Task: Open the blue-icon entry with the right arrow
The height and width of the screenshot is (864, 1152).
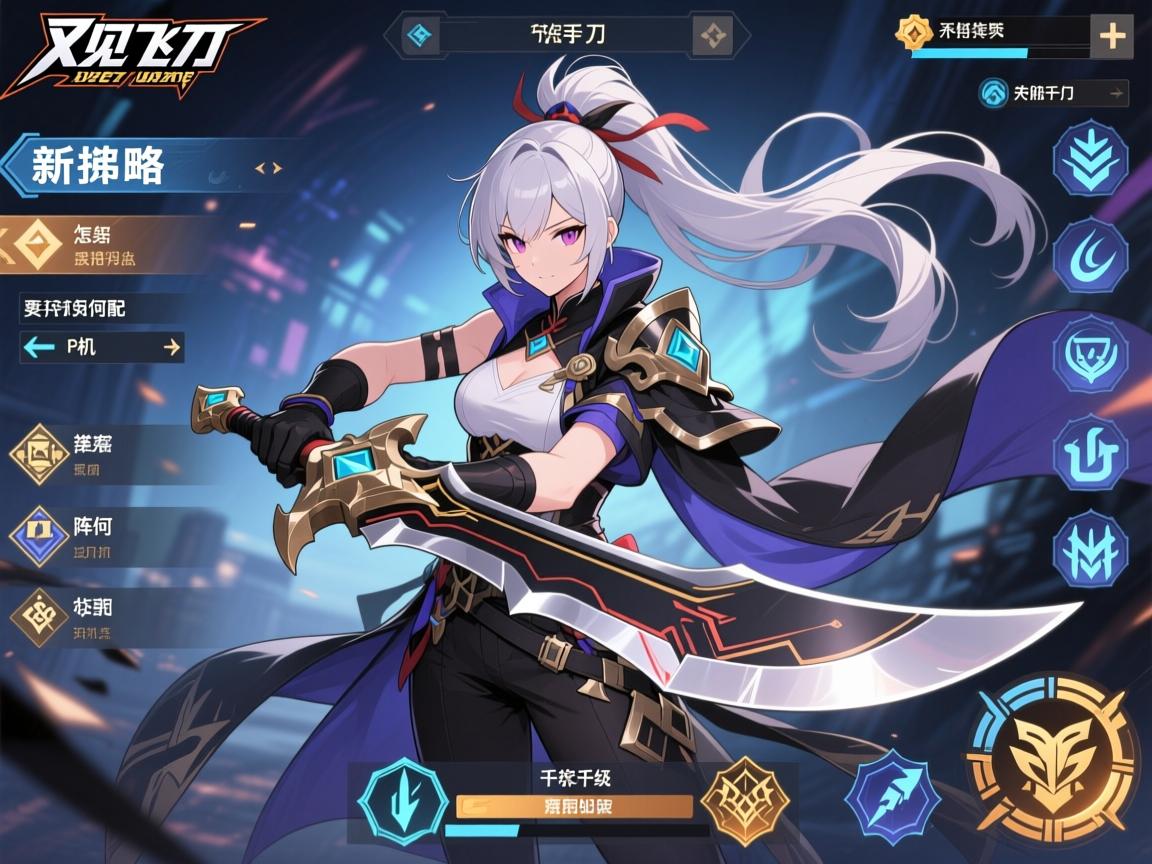Action: pos(1054,93)
